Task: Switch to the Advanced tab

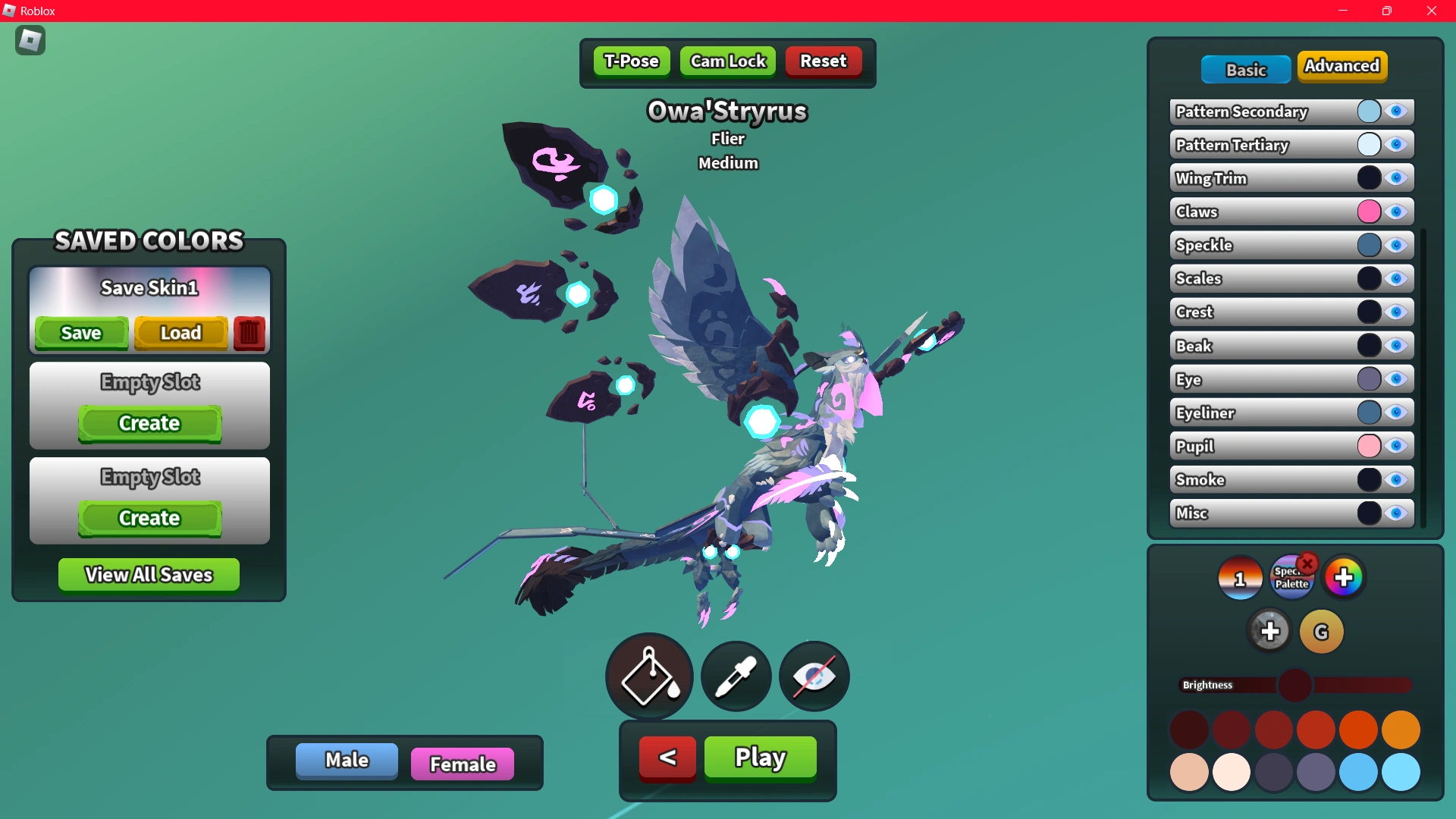Action: (x=1342, y=66)
